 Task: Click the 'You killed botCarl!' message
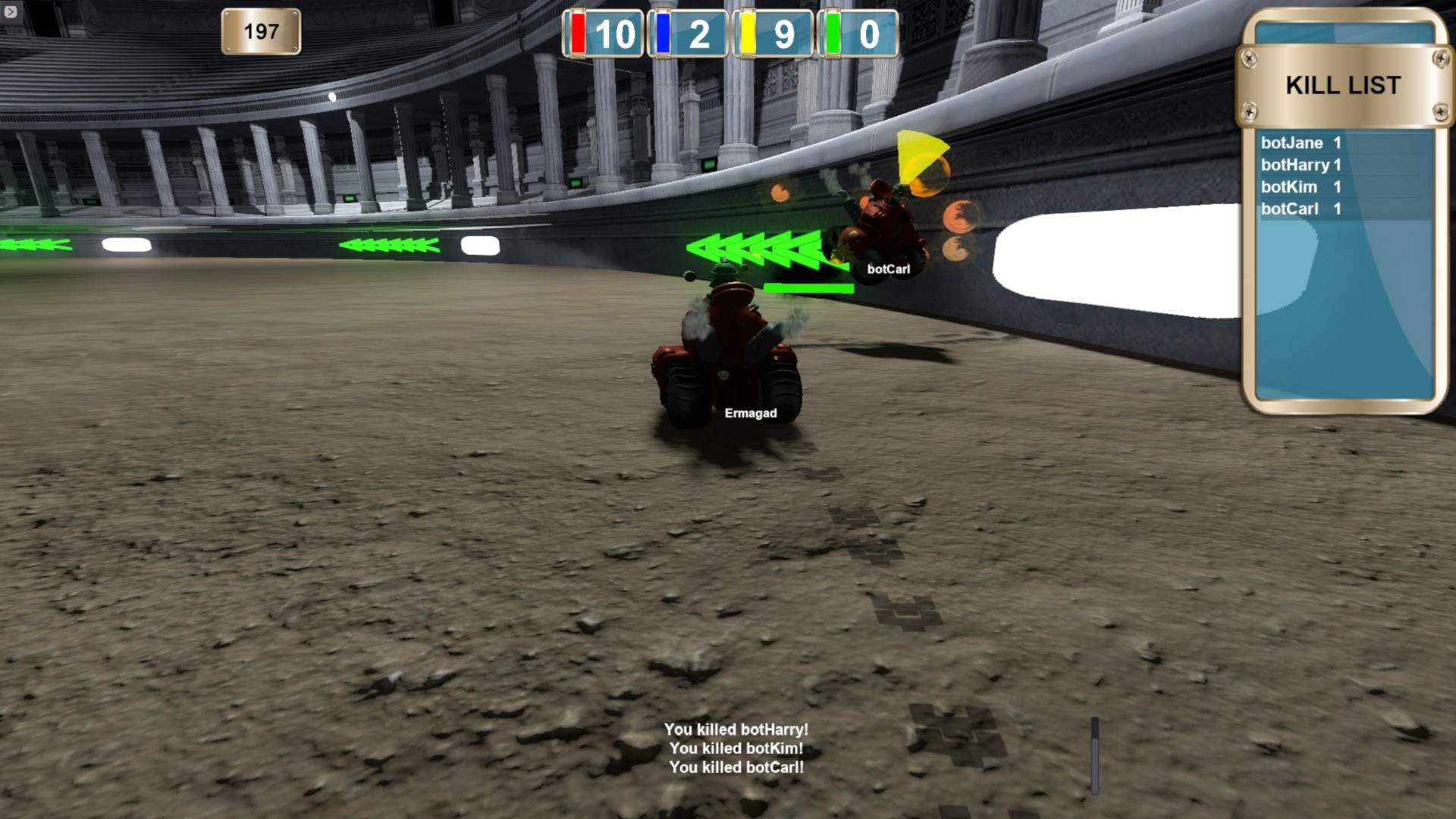[735, 767]
